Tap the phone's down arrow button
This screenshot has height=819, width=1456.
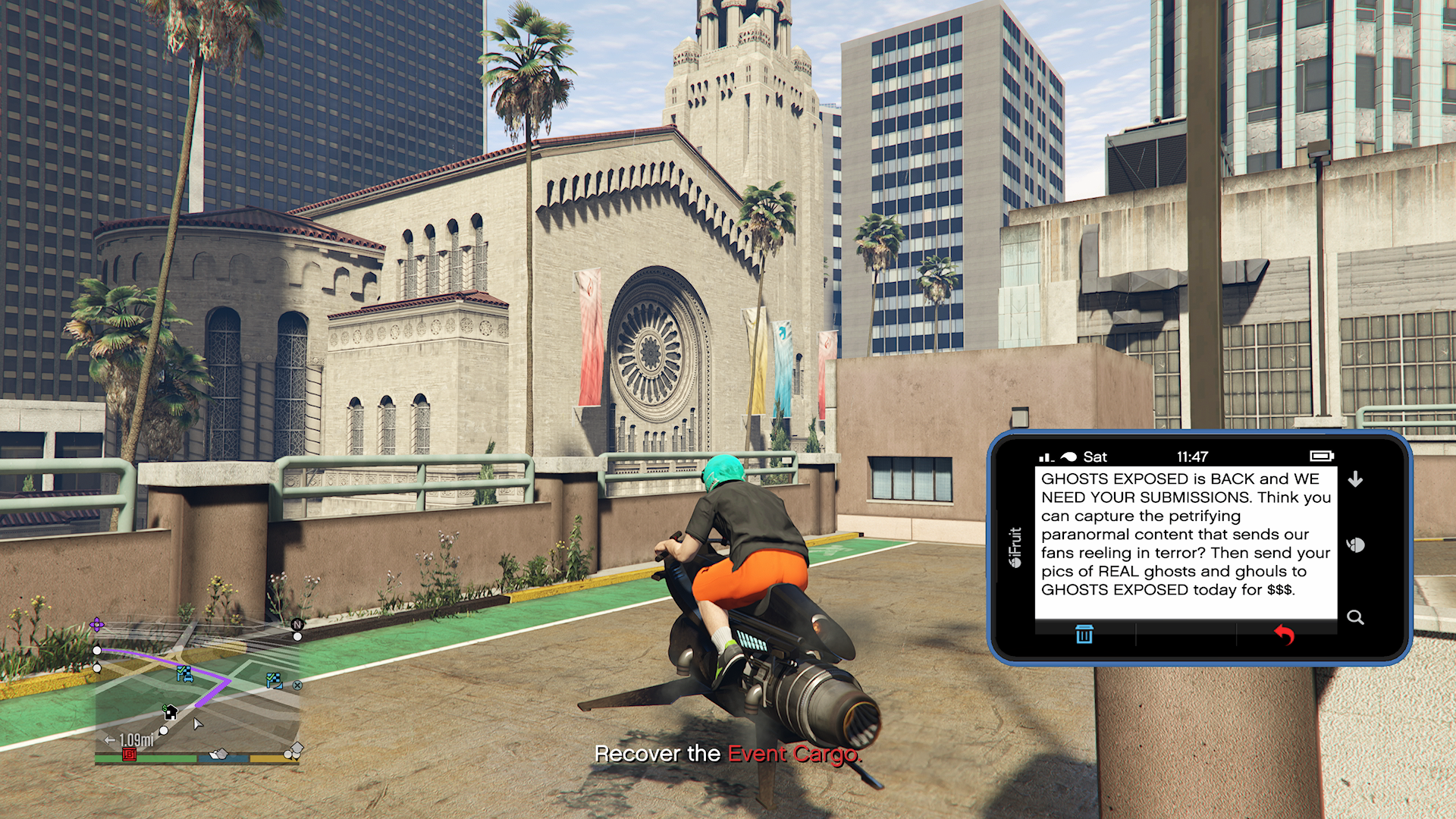1355,479
